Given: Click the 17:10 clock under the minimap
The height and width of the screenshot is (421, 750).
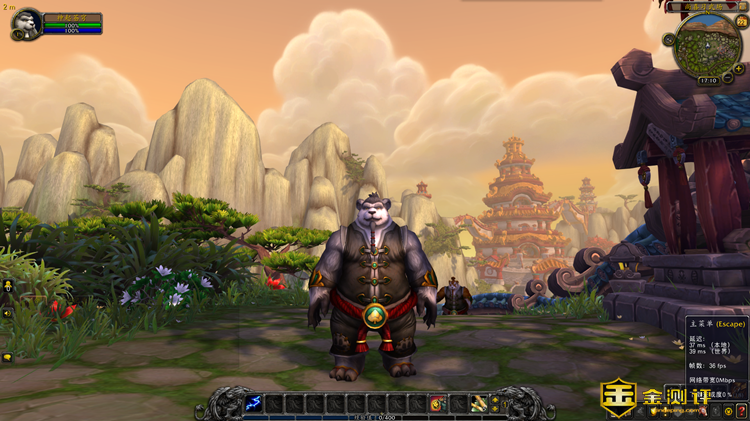Looking at the screenshot, I should point(708,79).
